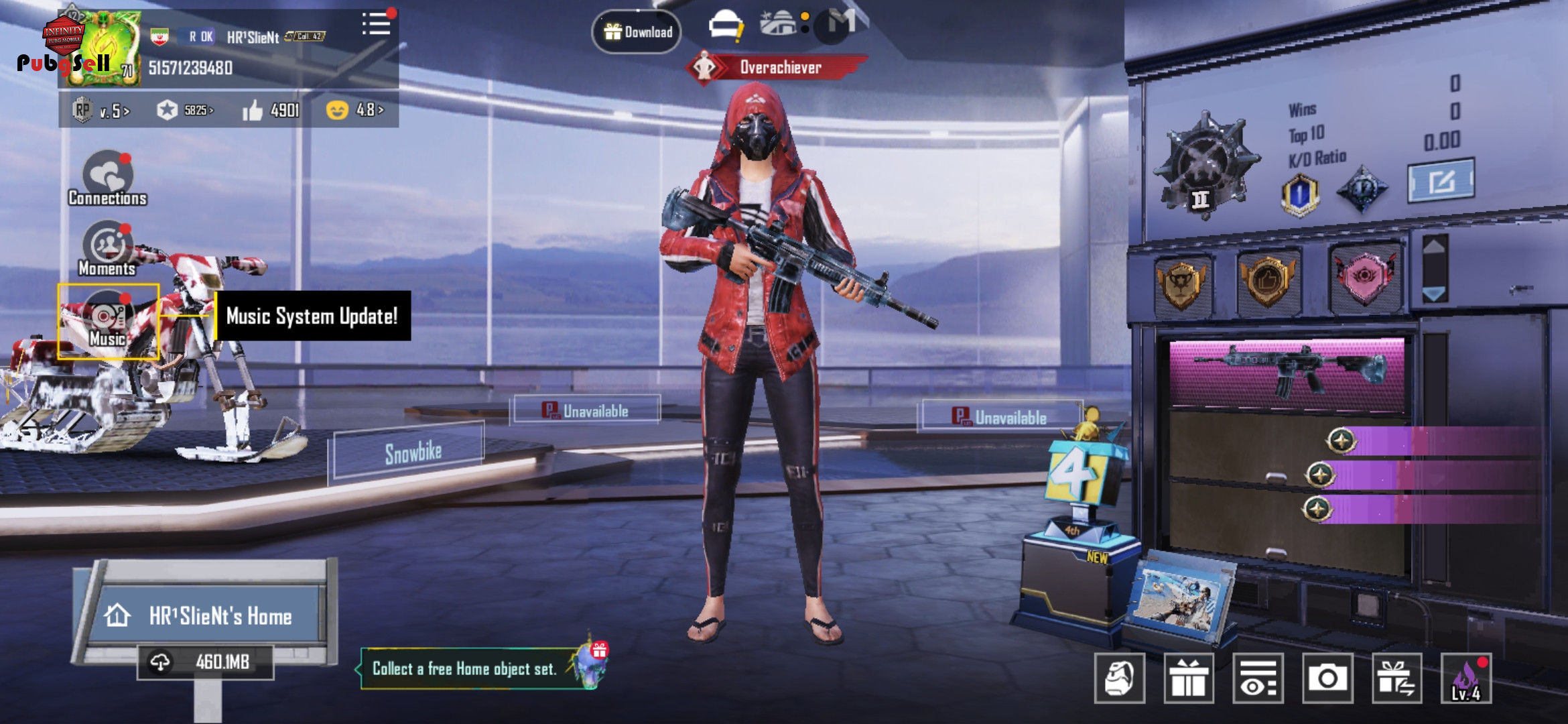Image resolution: width=1568 pixels, height=724 pixels.
Task: Open the gift exchange icon
Action: click(1396, 678)
